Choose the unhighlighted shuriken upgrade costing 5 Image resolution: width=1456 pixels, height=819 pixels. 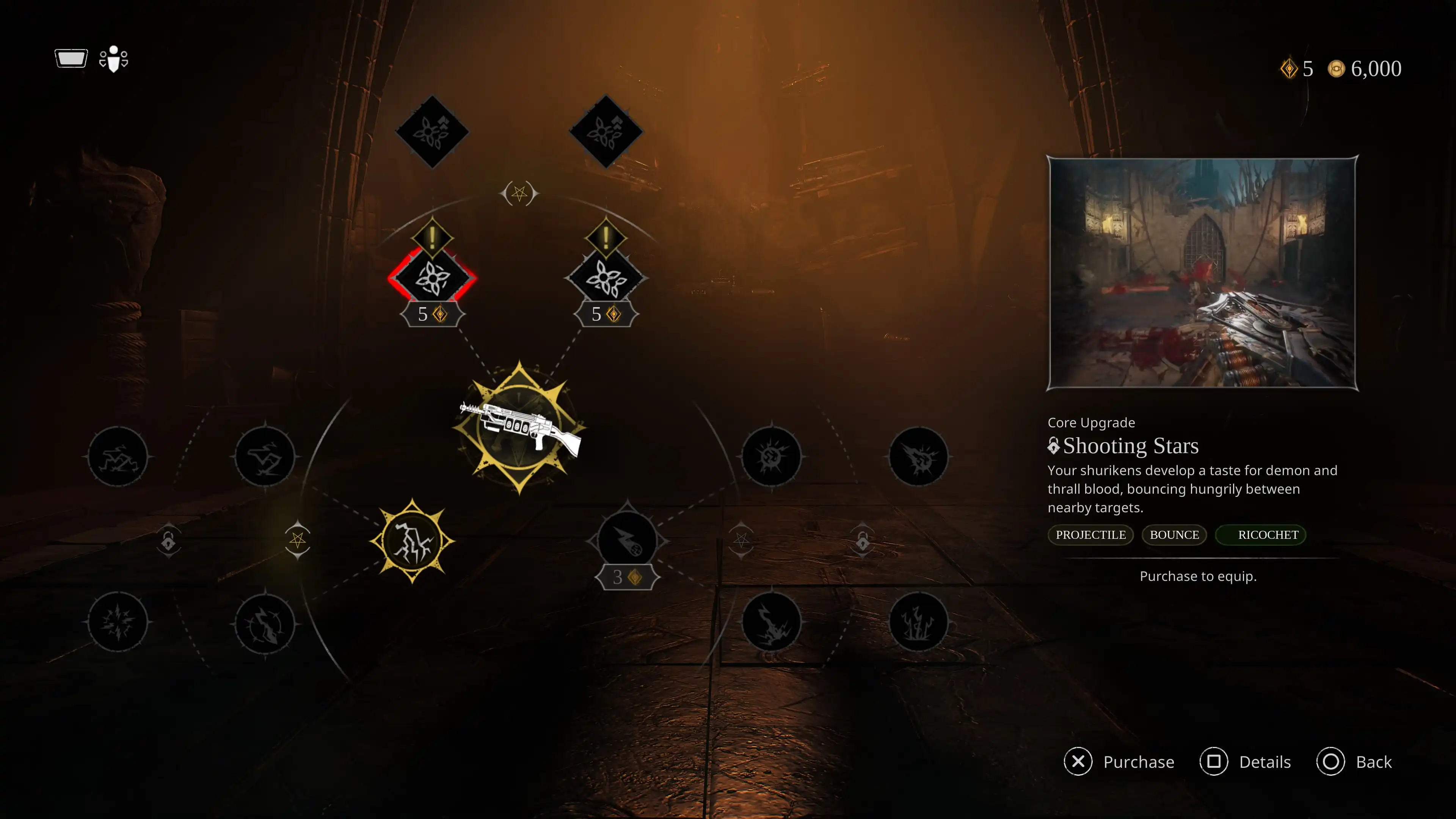pyautogui.click(x=606, y=278)
